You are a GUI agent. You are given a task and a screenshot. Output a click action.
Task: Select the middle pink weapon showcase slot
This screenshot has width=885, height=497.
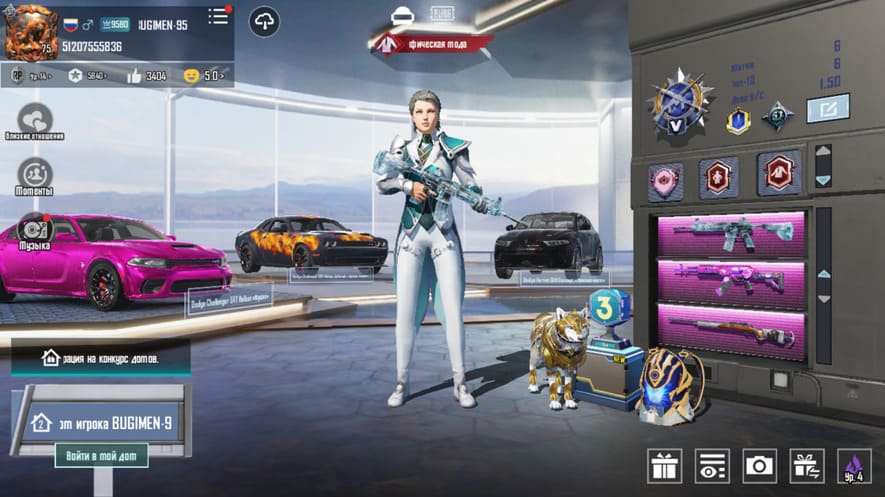730,280
